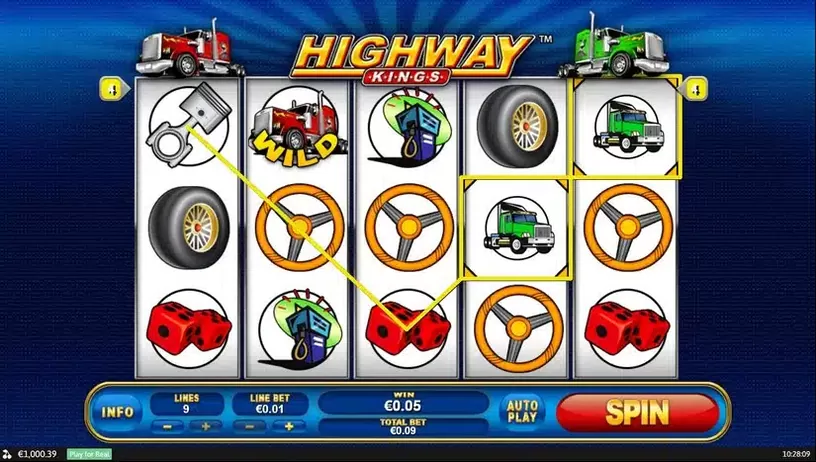
Task: Select the payline 4 marker right of the reels
Action: (693, 88)
